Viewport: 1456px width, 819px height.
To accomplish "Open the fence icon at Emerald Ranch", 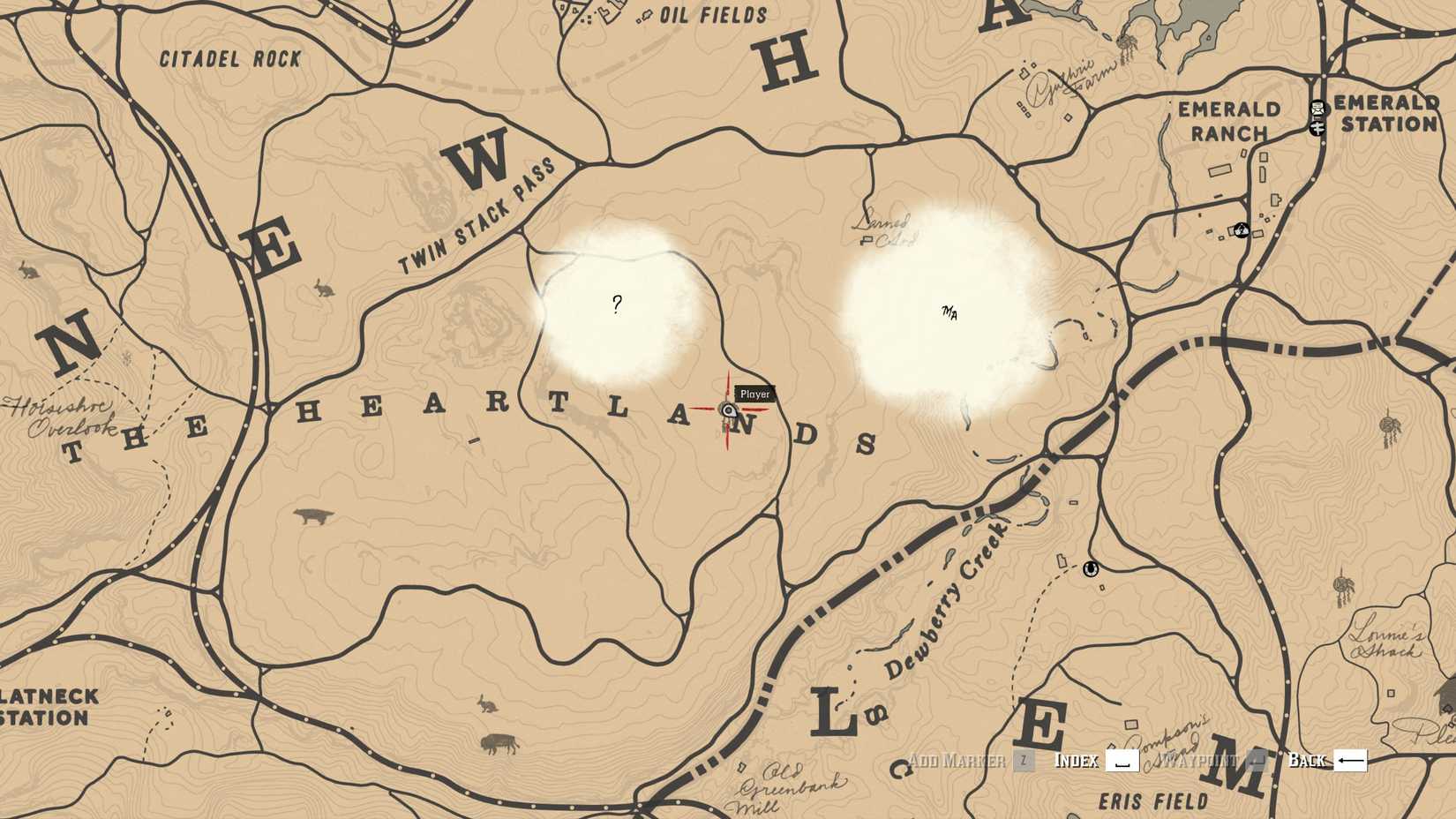I will (x=1242, y=230).
